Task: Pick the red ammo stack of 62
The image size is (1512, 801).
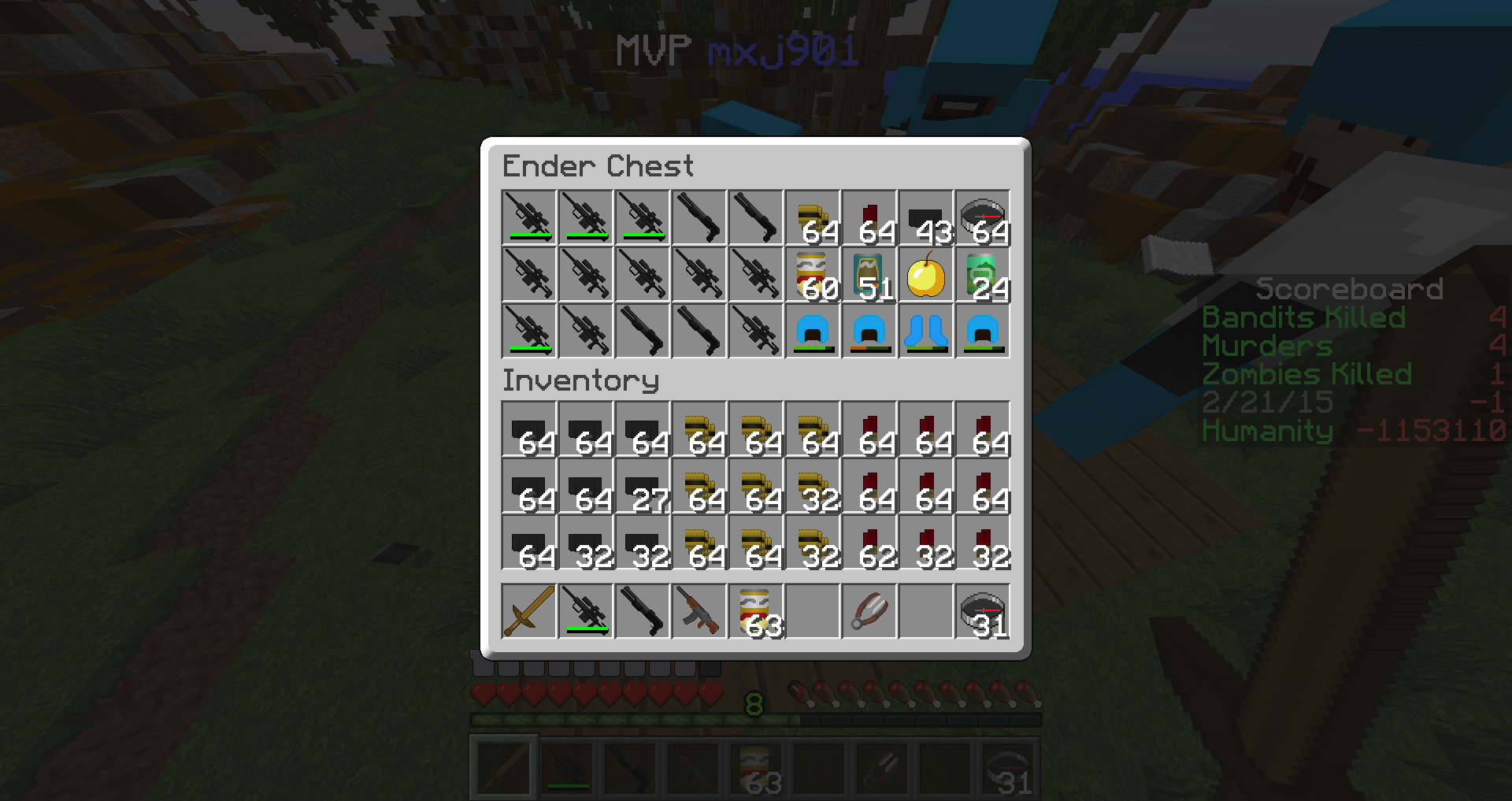Action: [869, 543]
